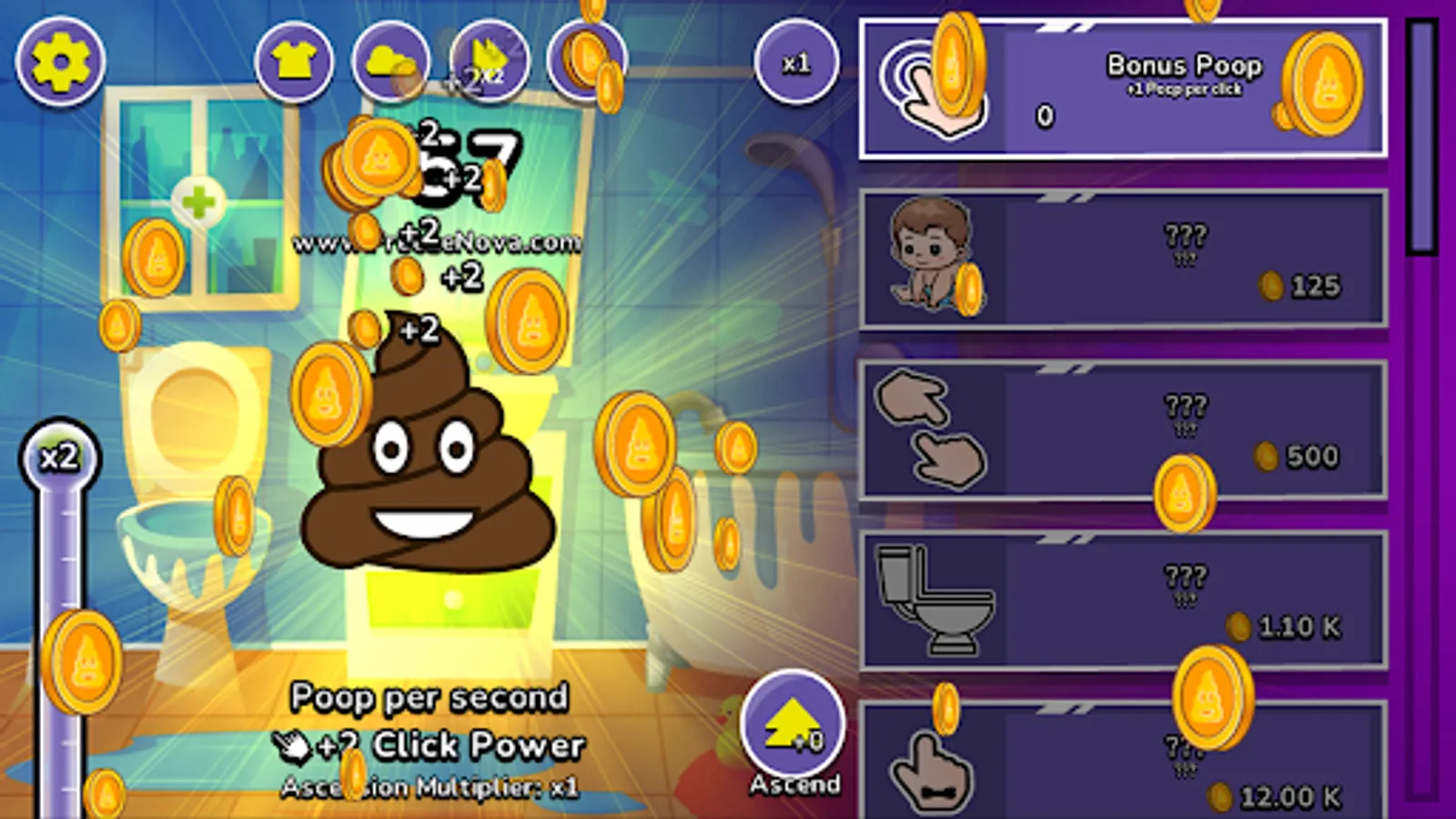Open the costume shirt icon
This screenshot has width=1456, height=819.
[x=293, y=62]
